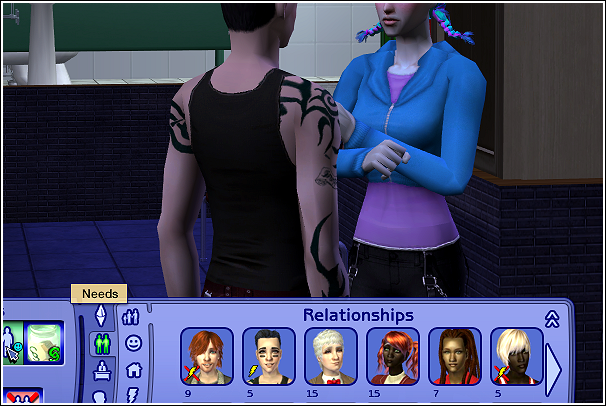The image size is (606, 406).
Task: Open the diamond plumbob aspiration tab
Action: 100,316
